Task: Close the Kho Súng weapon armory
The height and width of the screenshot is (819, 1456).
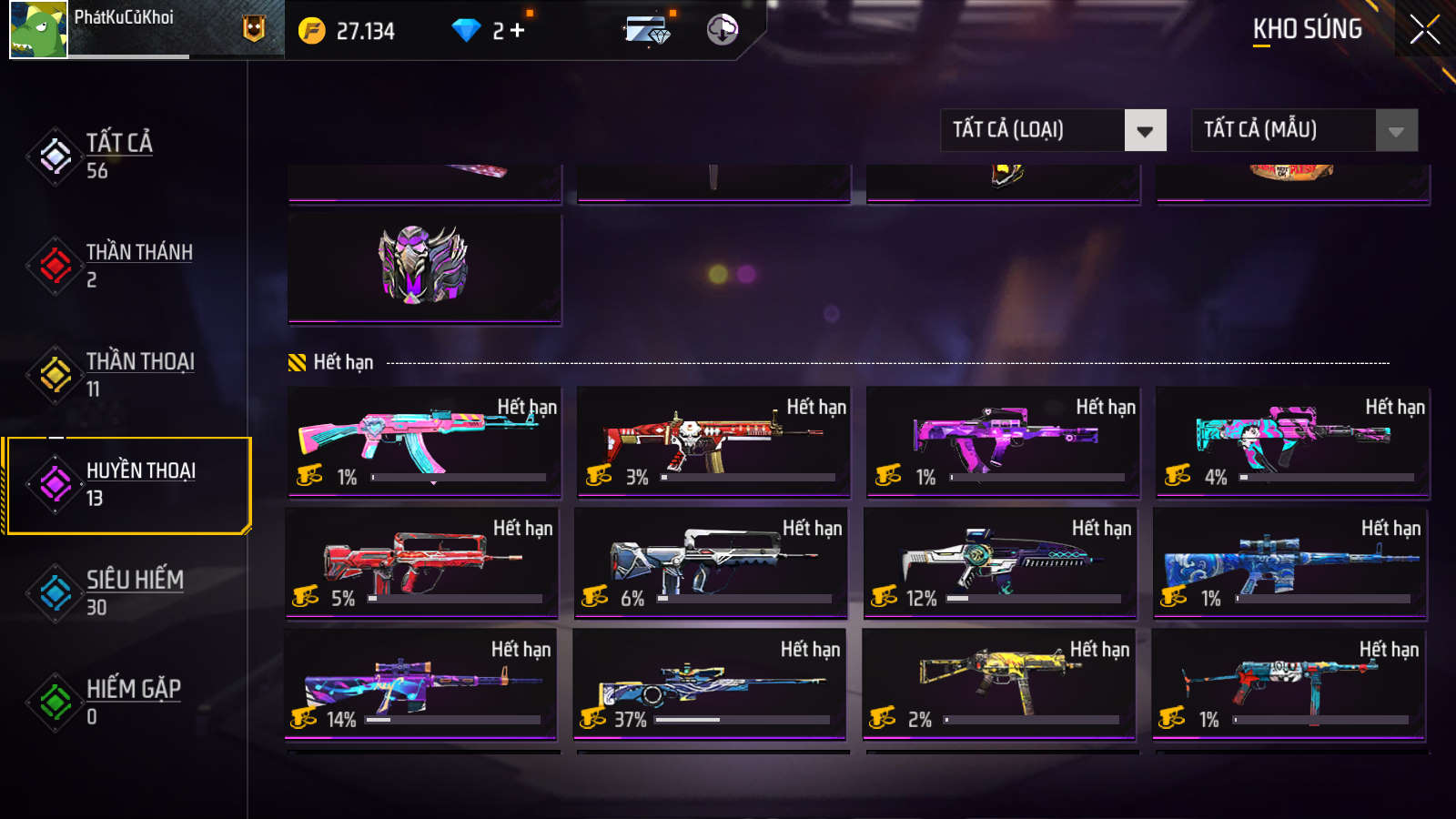Action: pyautogui.click(x=1424, y=30)
